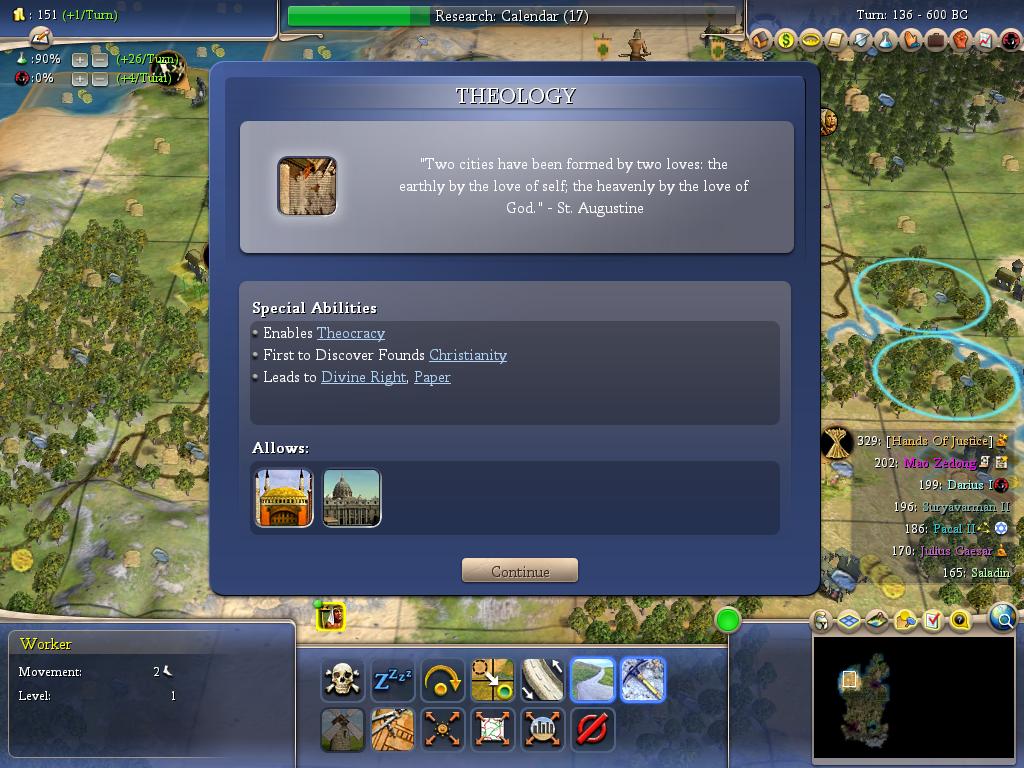Viewport: 1024px width, 768px height.
Task: Open the Theocracy civic link
Action: coord(351,333)
